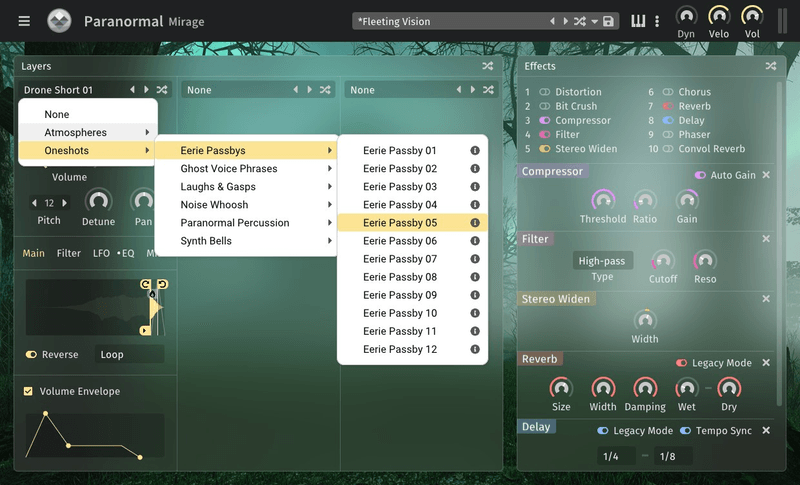Image resolution: width=800 pixels, height=485 pixels.
Task: Toggle Delay Tempo Sync
Action: tap(686, 431)
